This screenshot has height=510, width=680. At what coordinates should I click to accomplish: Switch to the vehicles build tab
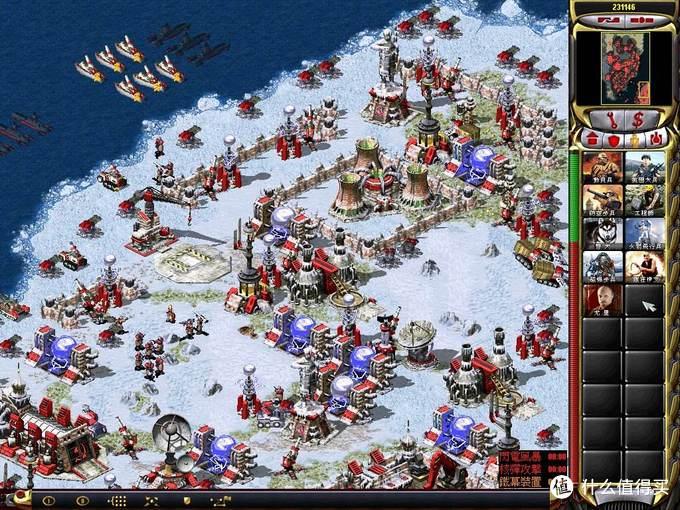click(x=657, y=138)
